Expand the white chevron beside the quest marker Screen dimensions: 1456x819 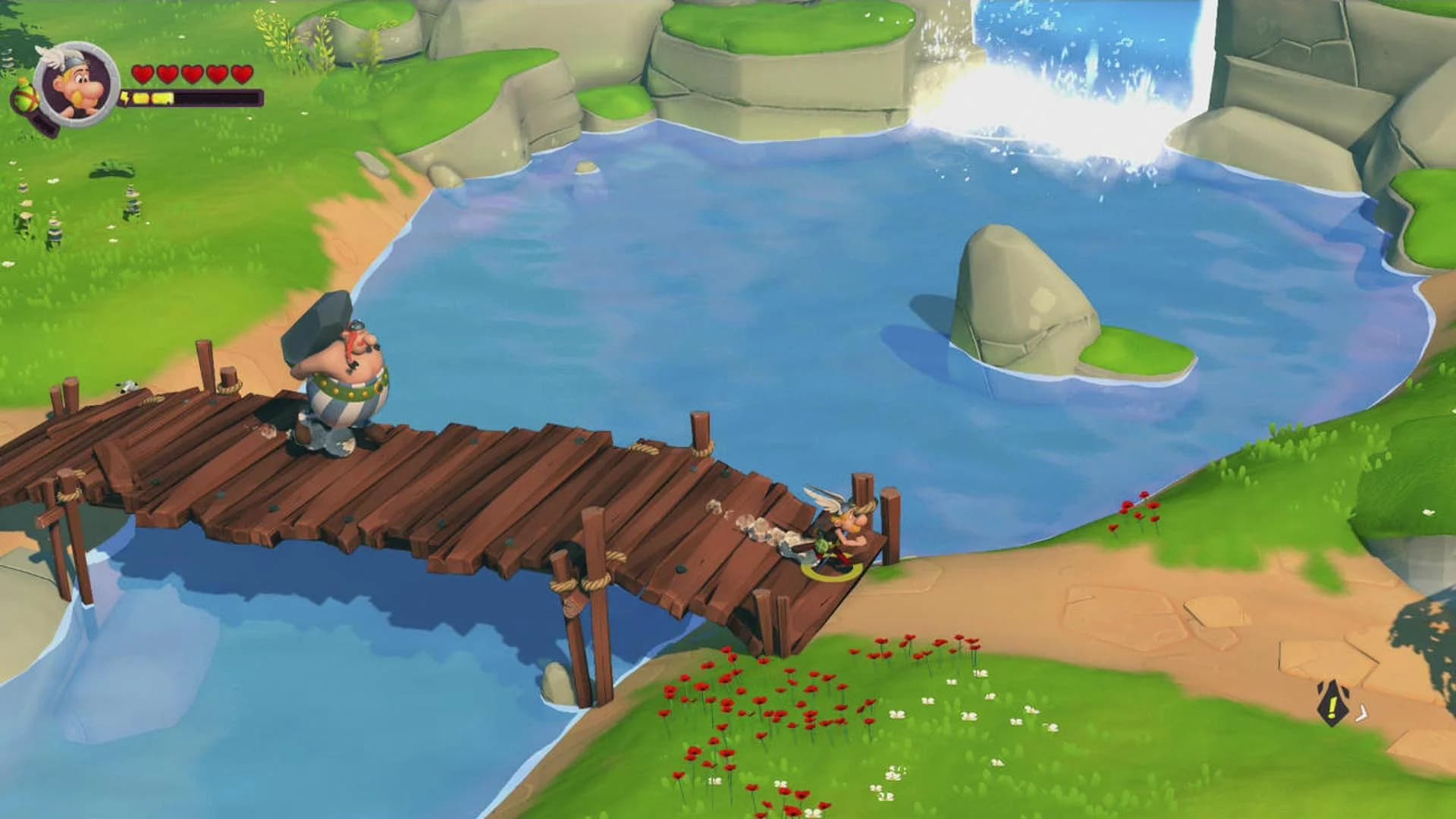click(x=1362, y=713)
